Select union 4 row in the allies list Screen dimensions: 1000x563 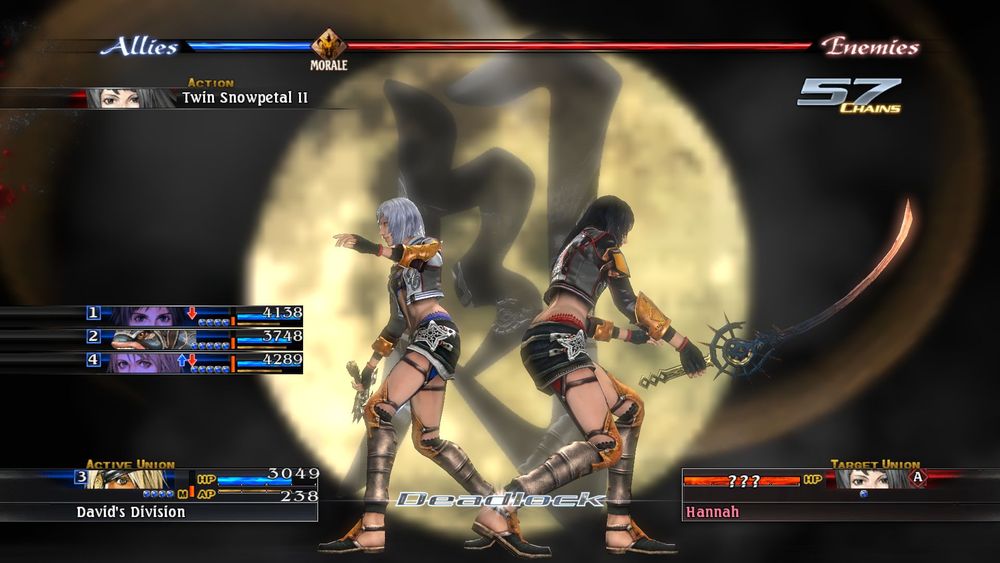point(194,361)
